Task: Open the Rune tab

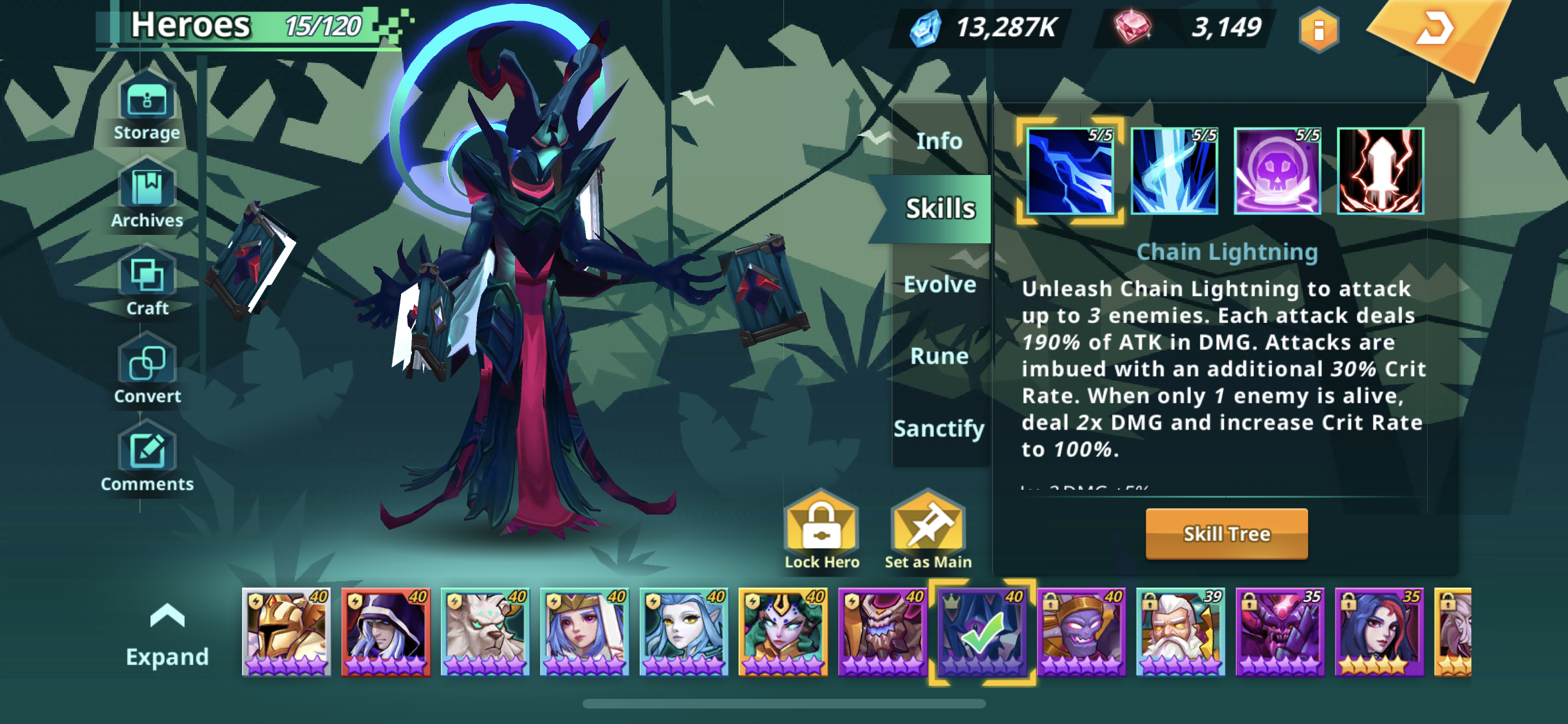Action: click(x=939, y=356)
